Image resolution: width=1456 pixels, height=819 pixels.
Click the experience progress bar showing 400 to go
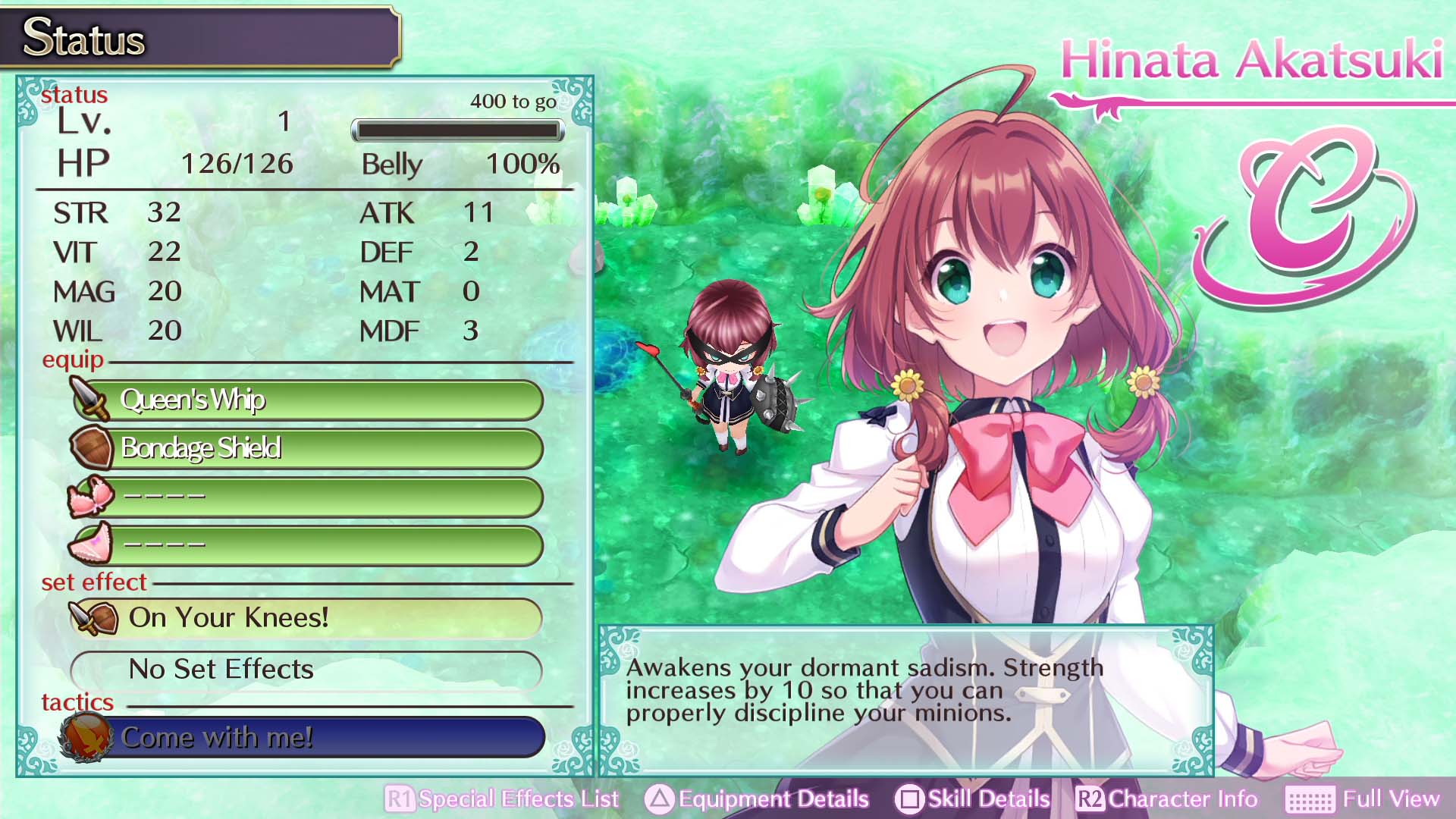[457, 130]
